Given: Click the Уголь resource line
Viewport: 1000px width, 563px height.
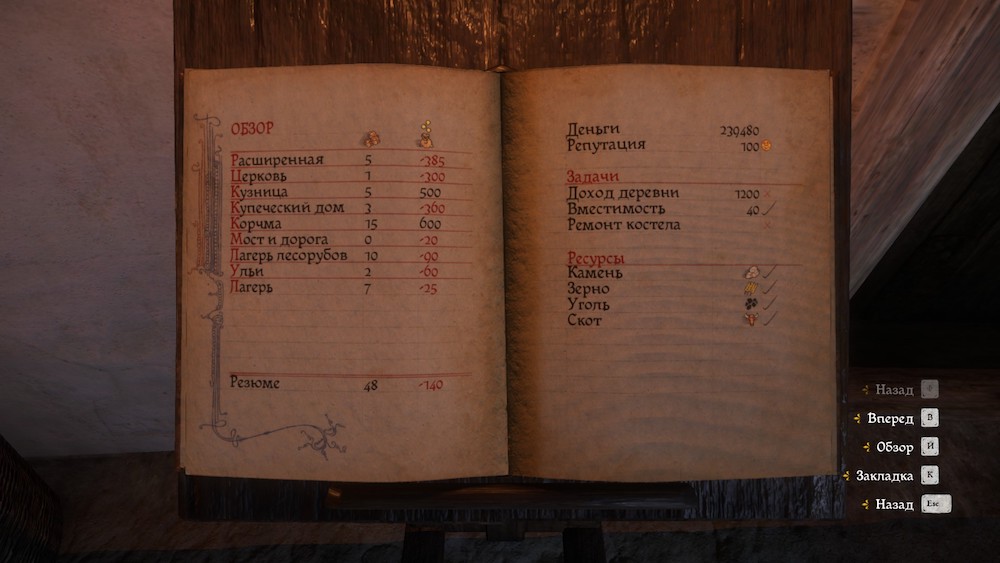Looking at the screenshot, I should click(x=588, y=304).
